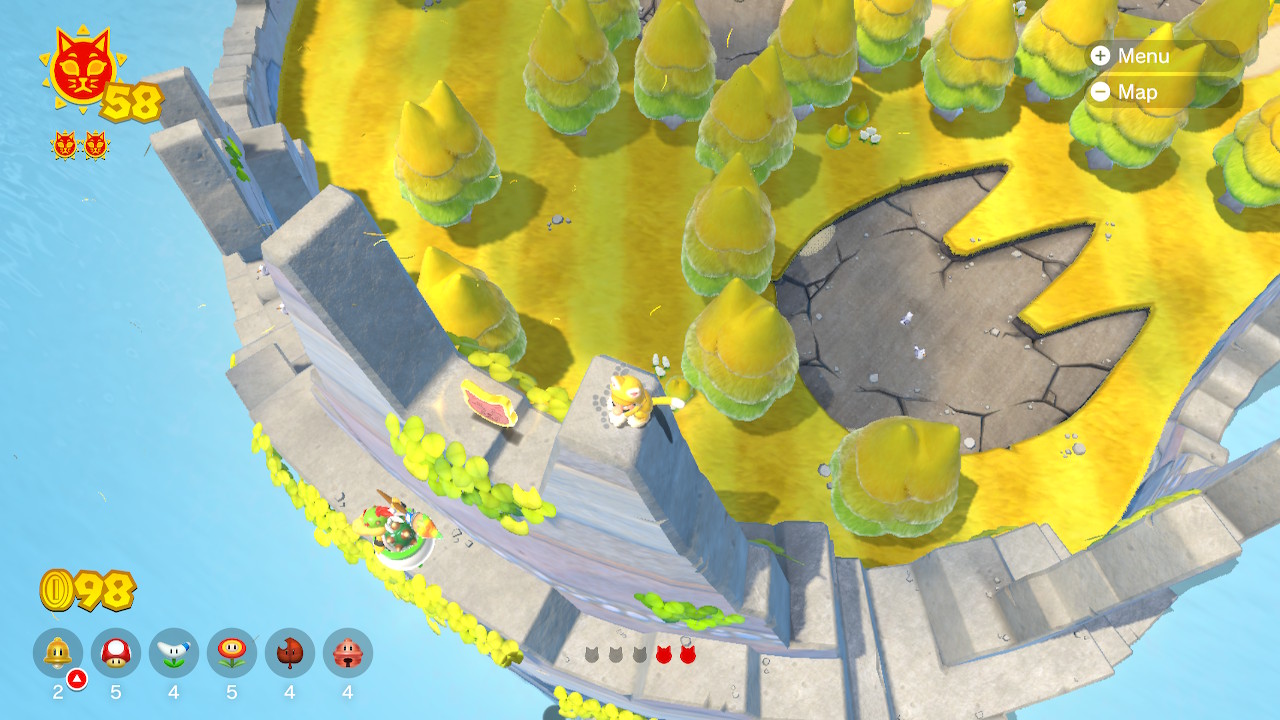Choose the Super Leaf reserve item

(290, 653)
